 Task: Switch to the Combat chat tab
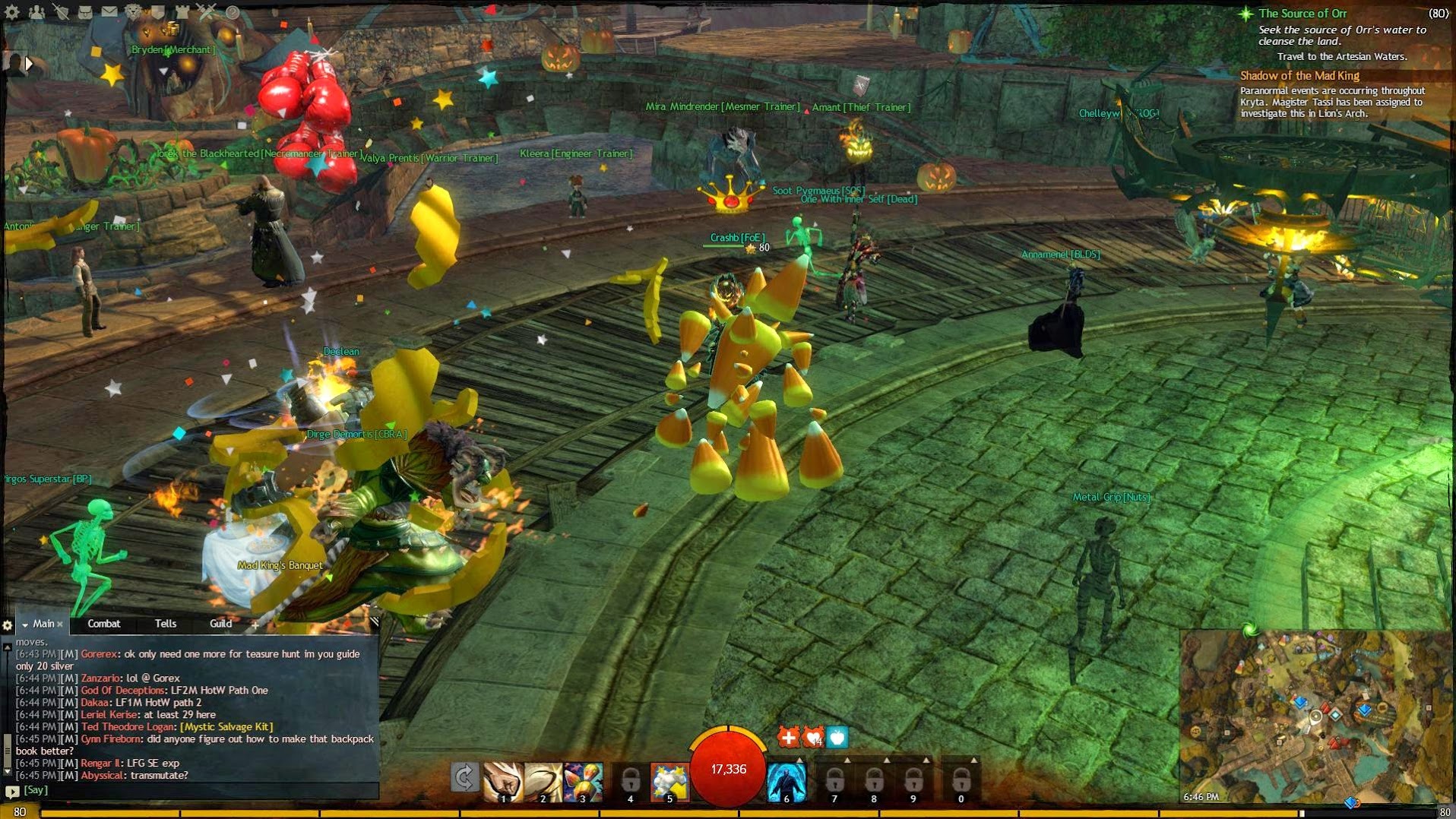[x=104, y=624]
